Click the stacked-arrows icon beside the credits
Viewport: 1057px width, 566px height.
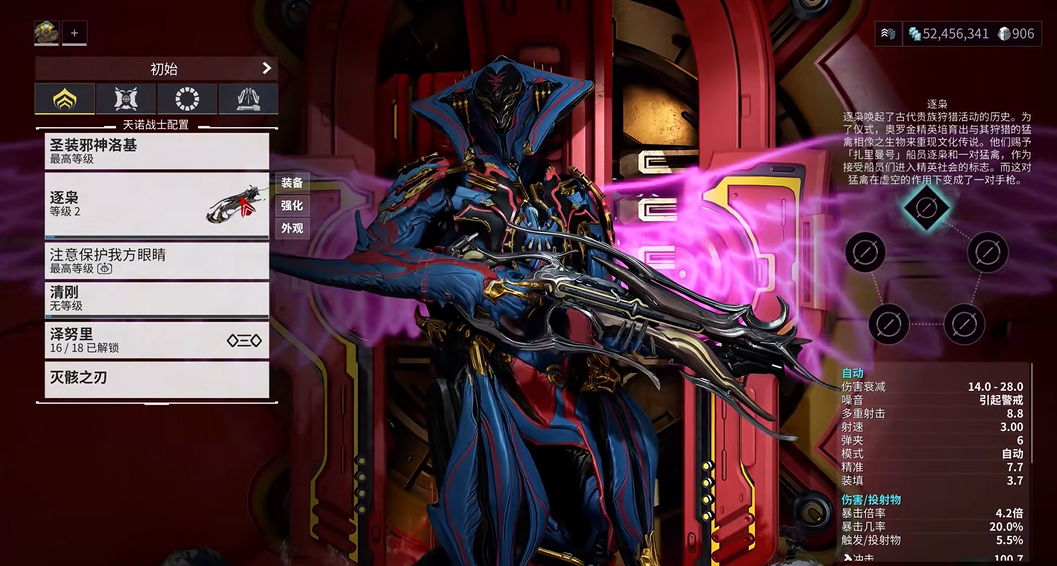click(x=888, y=34)
